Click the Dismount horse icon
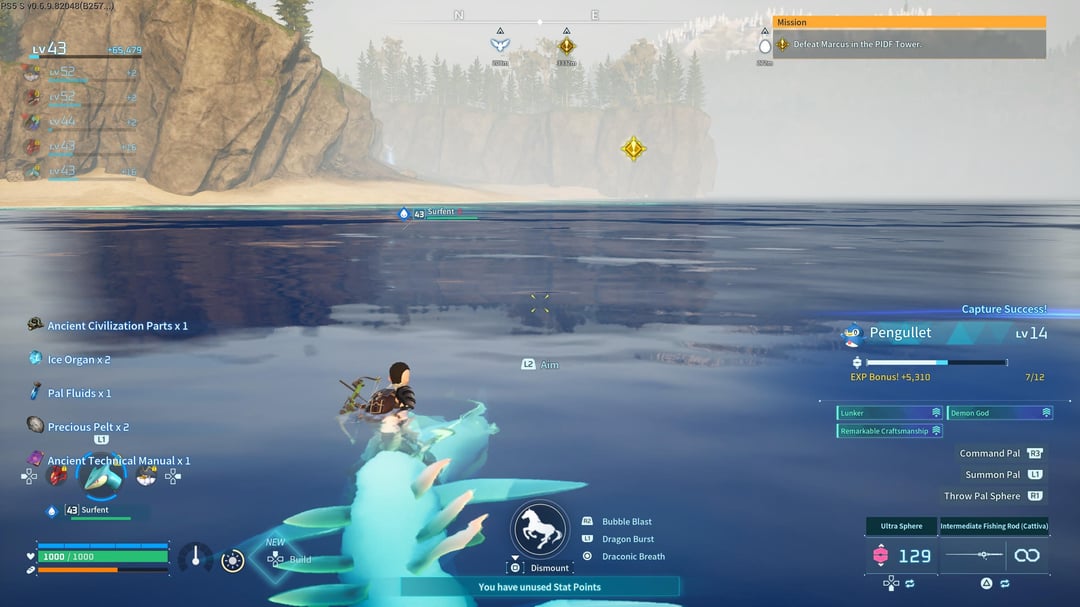 pos(541,529)
